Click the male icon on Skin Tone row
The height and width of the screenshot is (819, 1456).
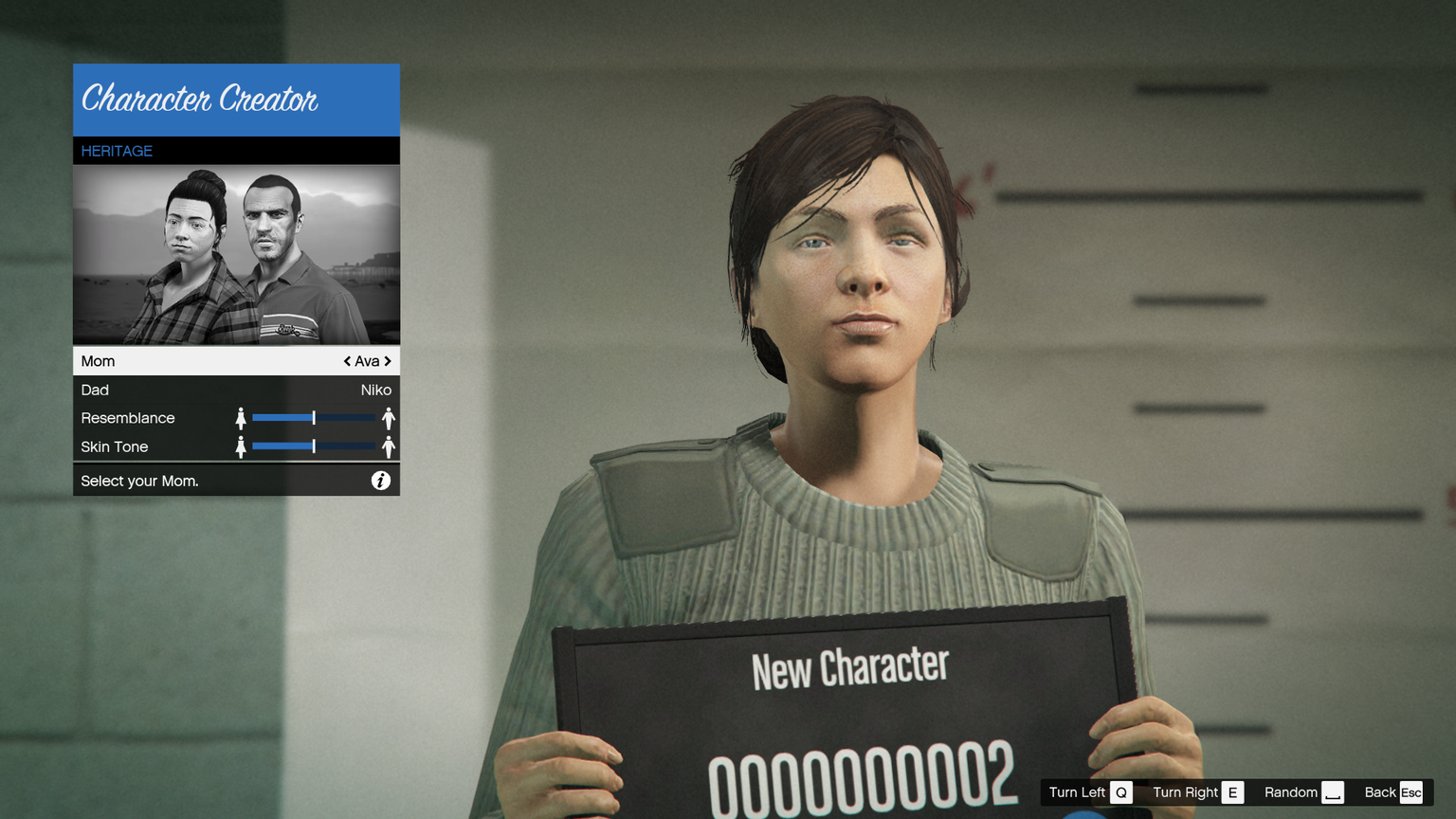tap(388, 446)
